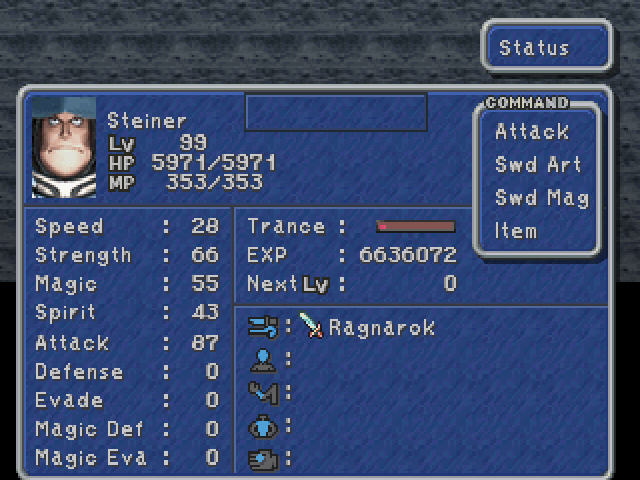The width and height of the screenshot is (640, 480).
Task: Click Steiner's character portrait
Action: tap(64, 148)
